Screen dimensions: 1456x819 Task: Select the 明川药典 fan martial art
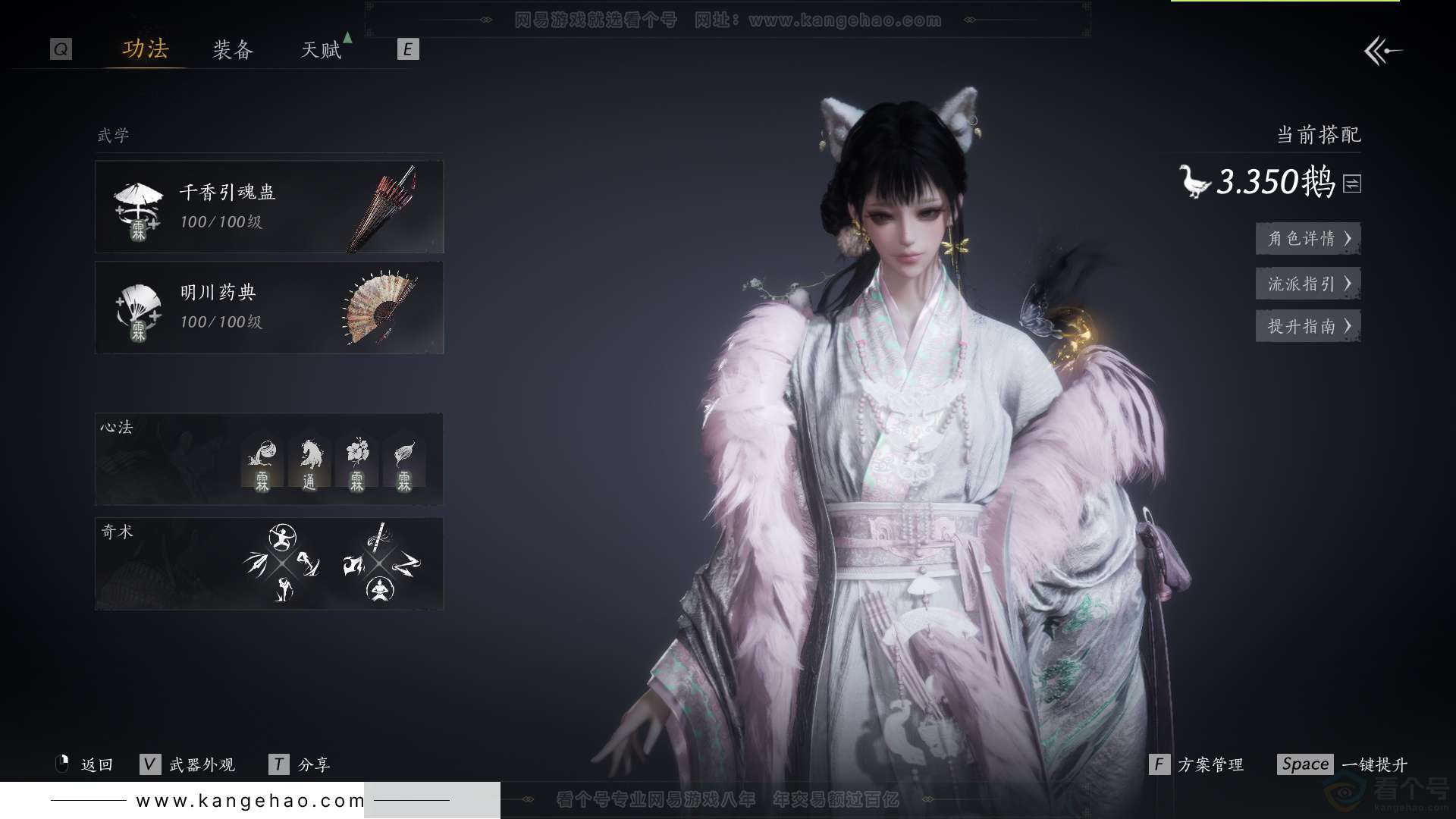coord(269,308)
